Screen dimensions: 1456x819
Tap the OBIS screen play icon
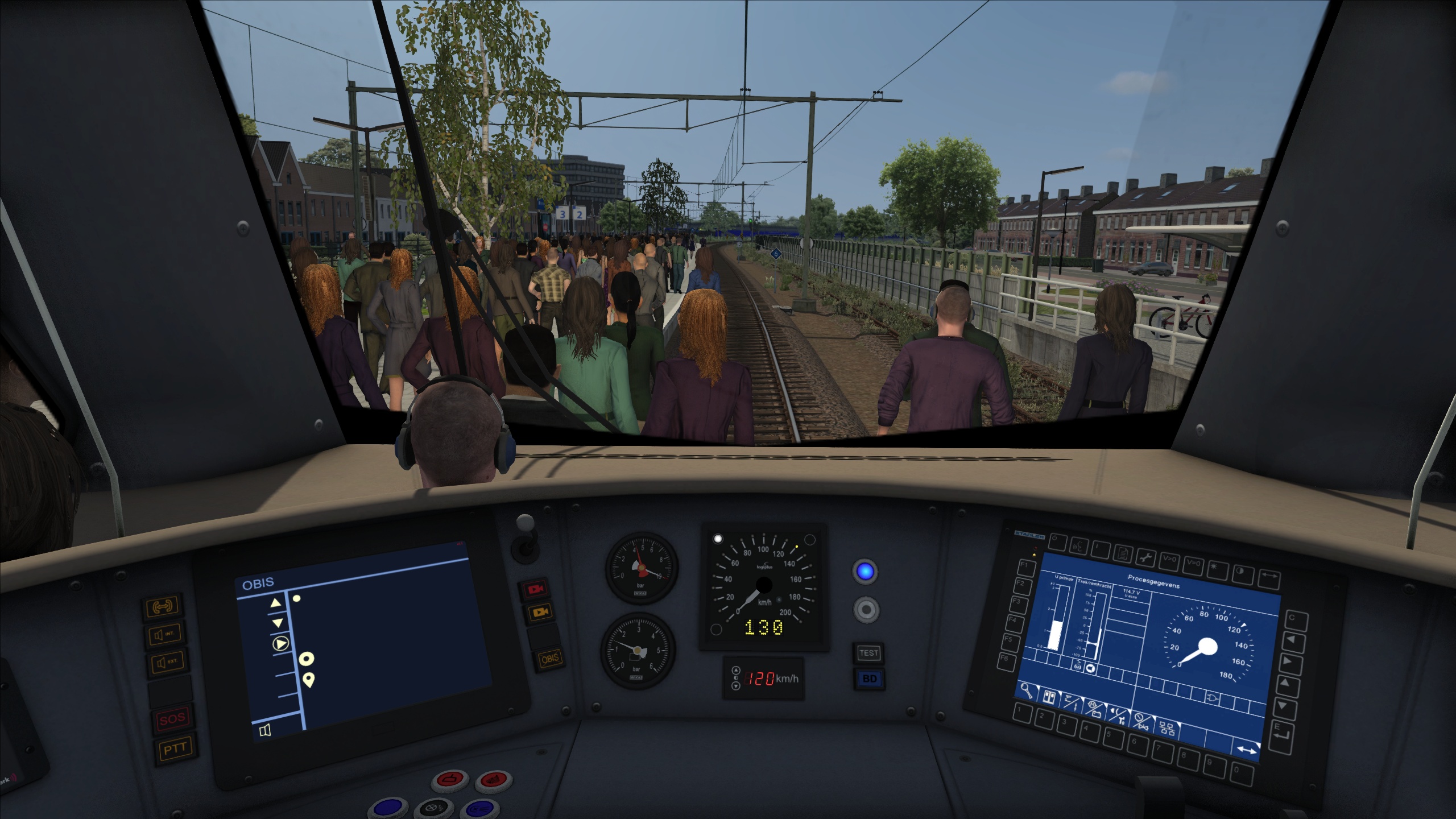click(x=280, y=644)
